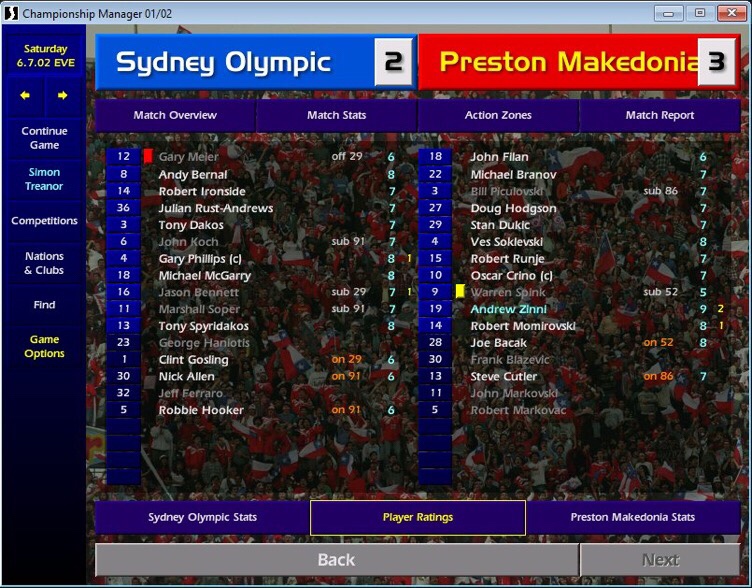Click the Back button
The width and height of the screenshot is (752, 588).
point(336,560)
